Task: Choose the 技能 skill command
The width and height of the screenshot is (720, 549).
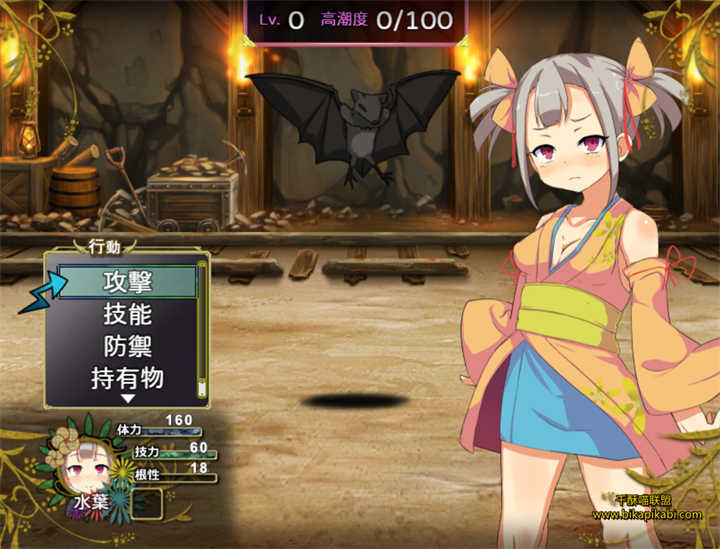Action: (127, 314)
